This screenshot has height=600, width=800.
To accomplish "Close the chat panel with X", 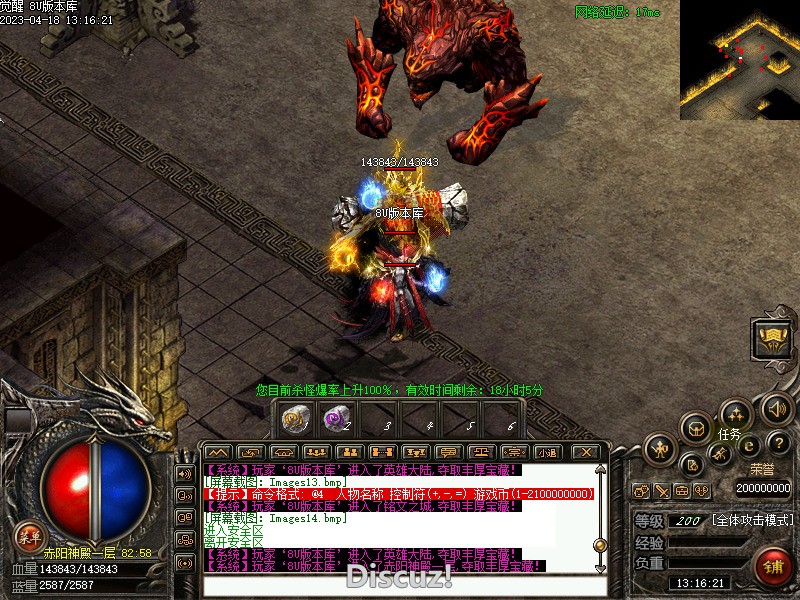I will pyautogui.click(x=587, y=452).
